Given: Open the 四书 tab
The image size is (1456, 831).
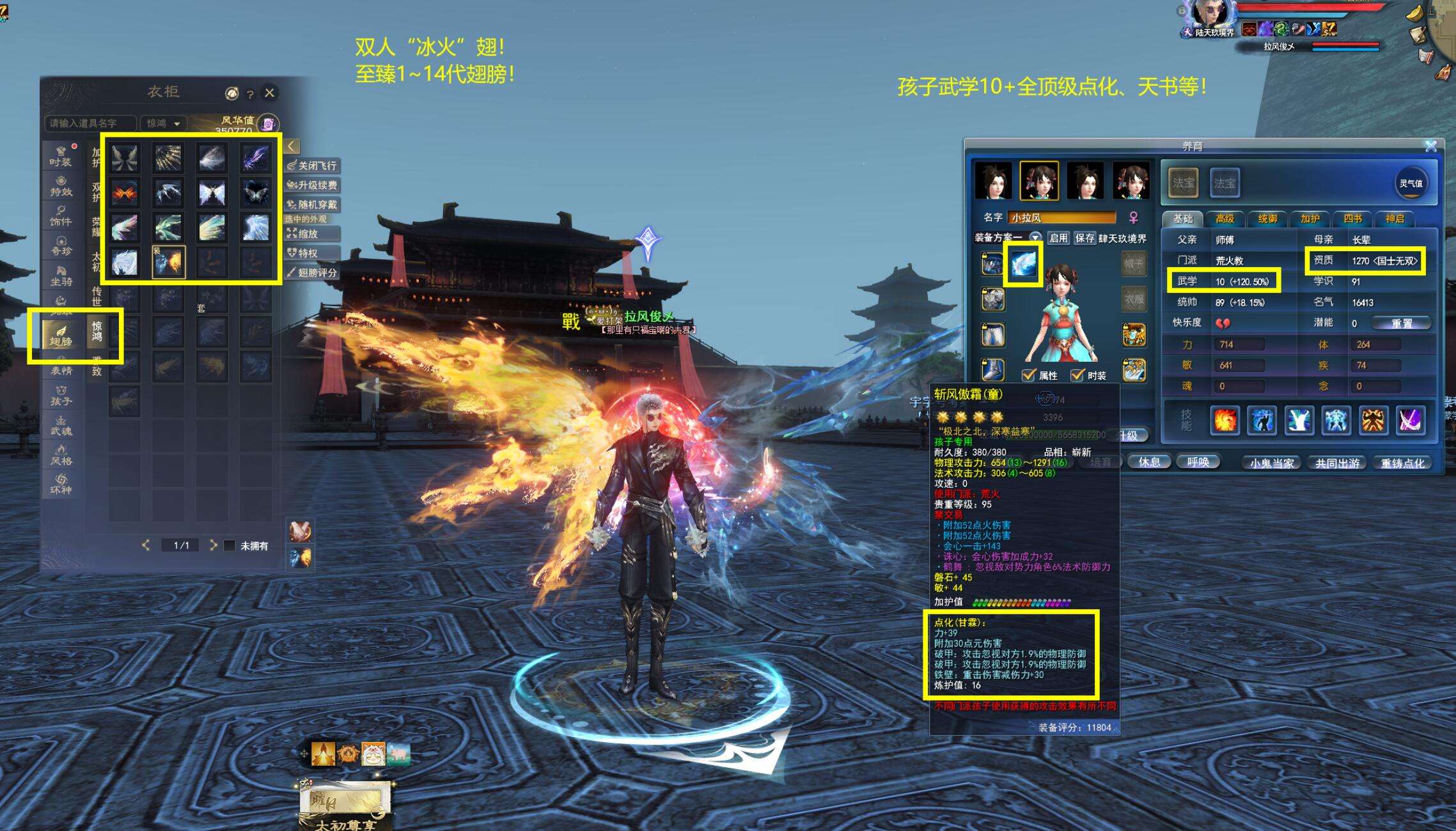Looking at the screenshot, I should point(1352,219).
